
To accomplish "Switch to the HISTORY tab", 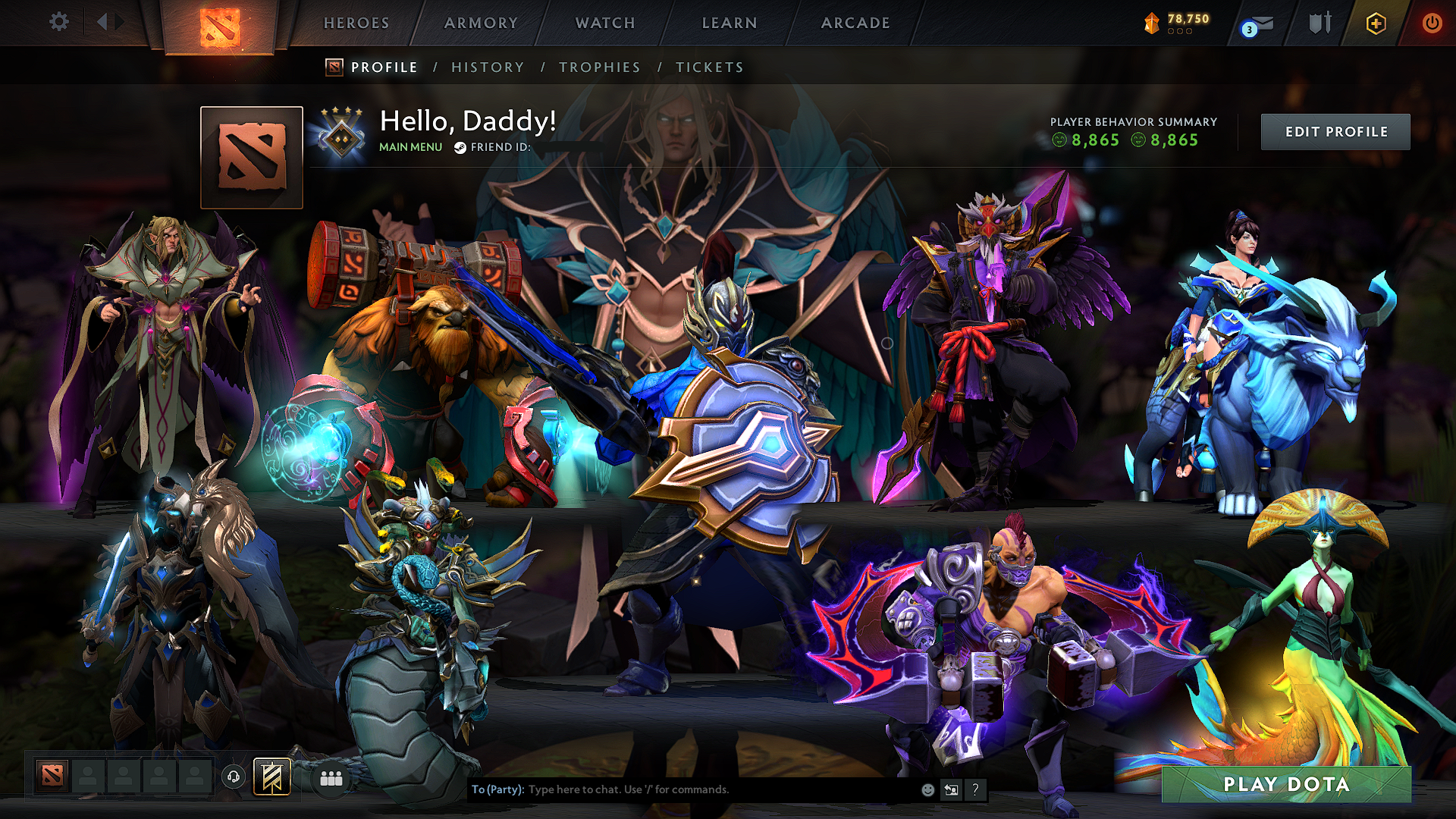I will pyautogui.click(x=487, y=67).
